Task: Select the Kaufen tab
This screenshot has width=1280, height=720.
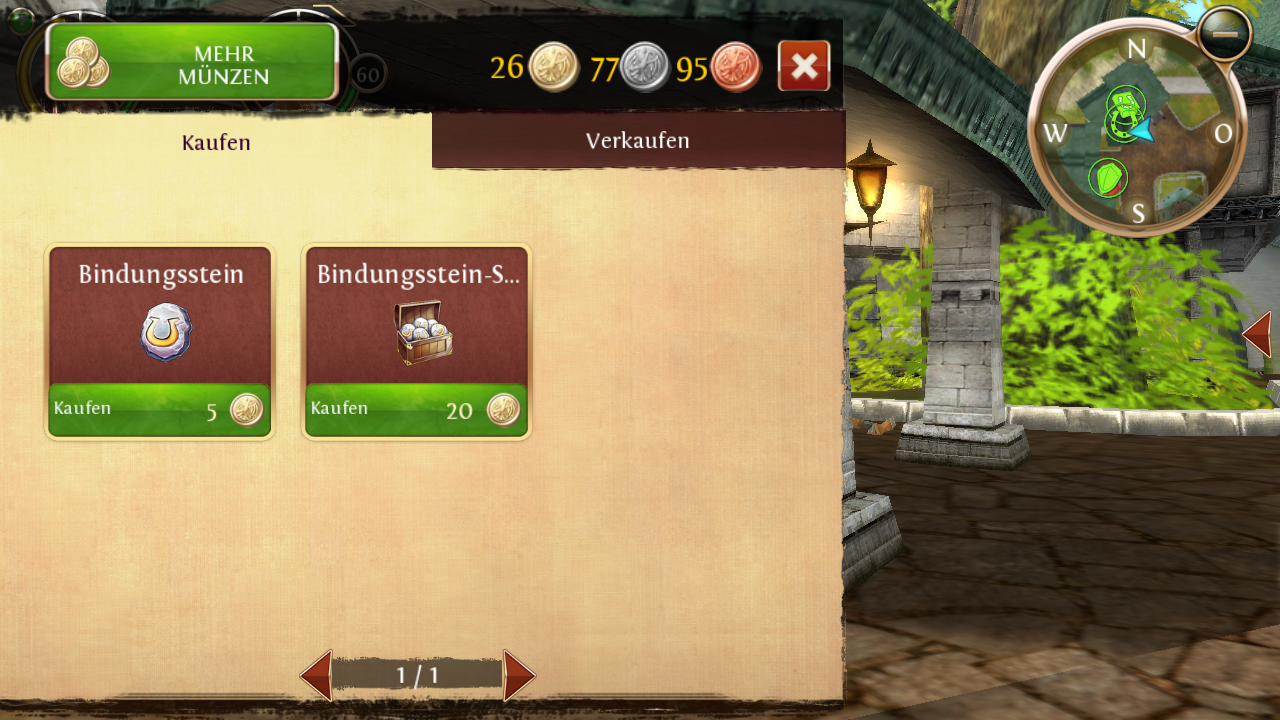Action: pyautogui.click(x=216, y=143)
